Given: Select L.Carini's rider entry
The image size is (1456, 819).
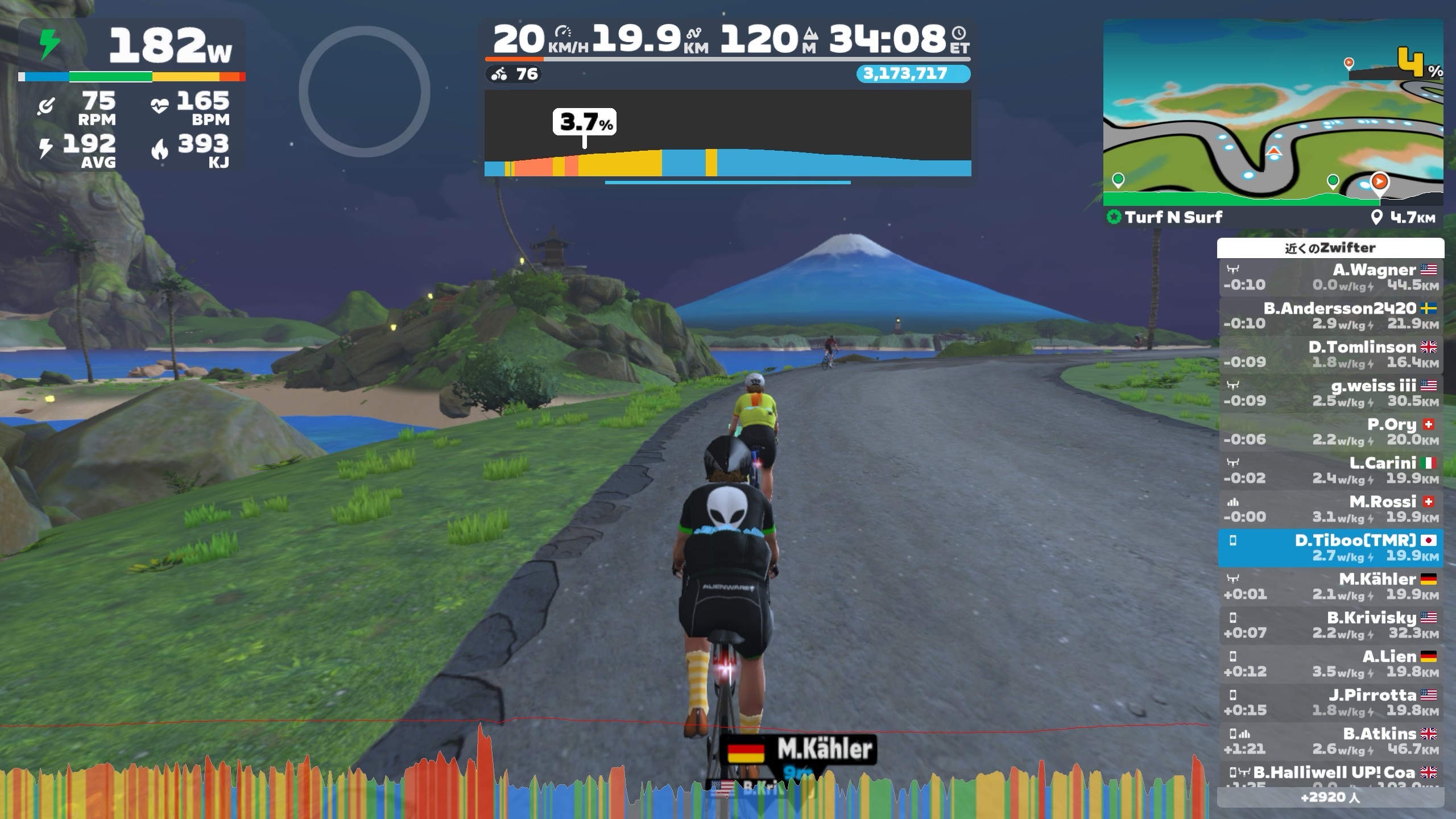Looking at the screenshot, I should (1330, 470).
